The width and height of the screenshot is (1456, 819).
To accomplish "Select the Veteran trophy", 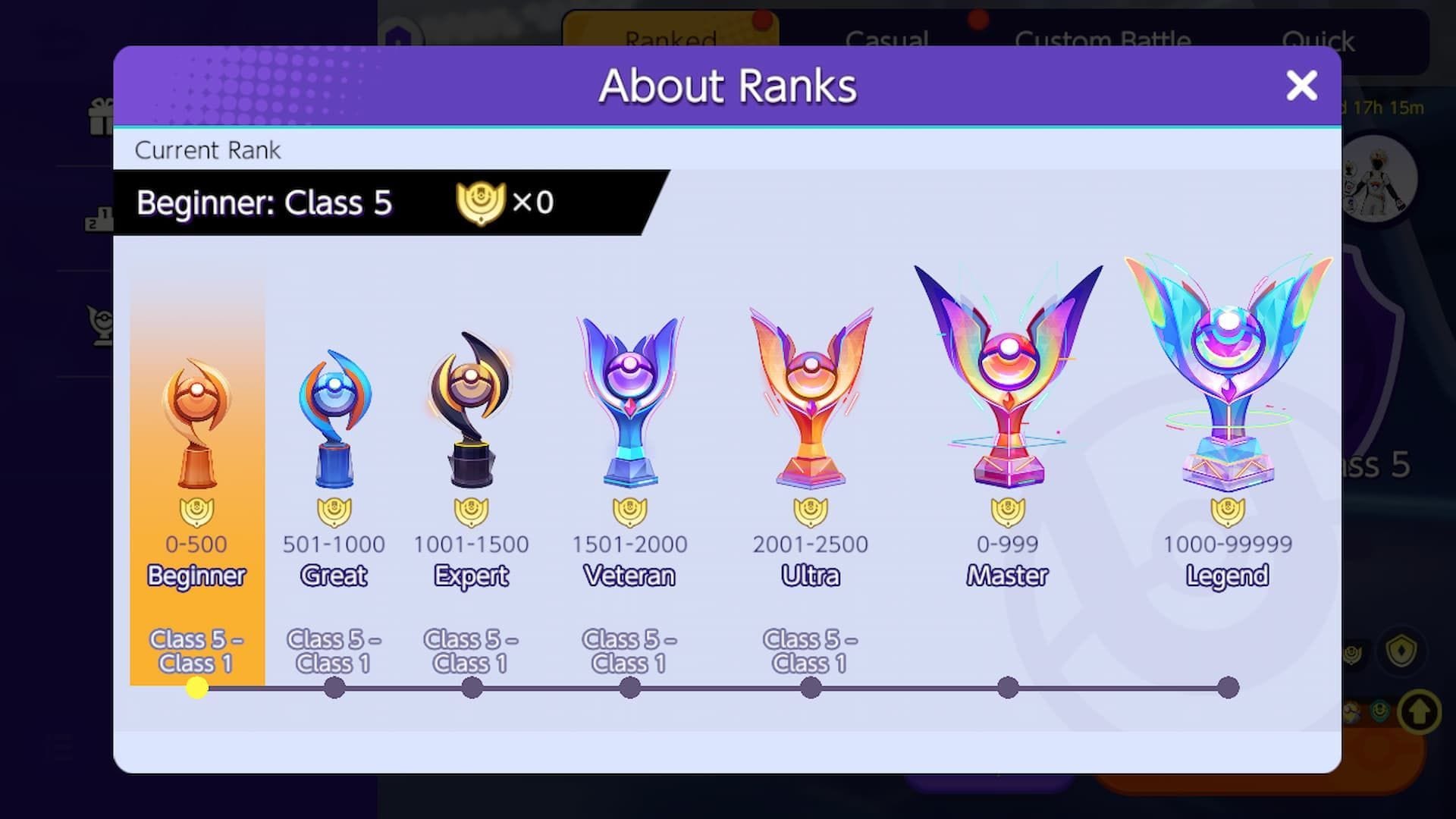I will (629, 394).
